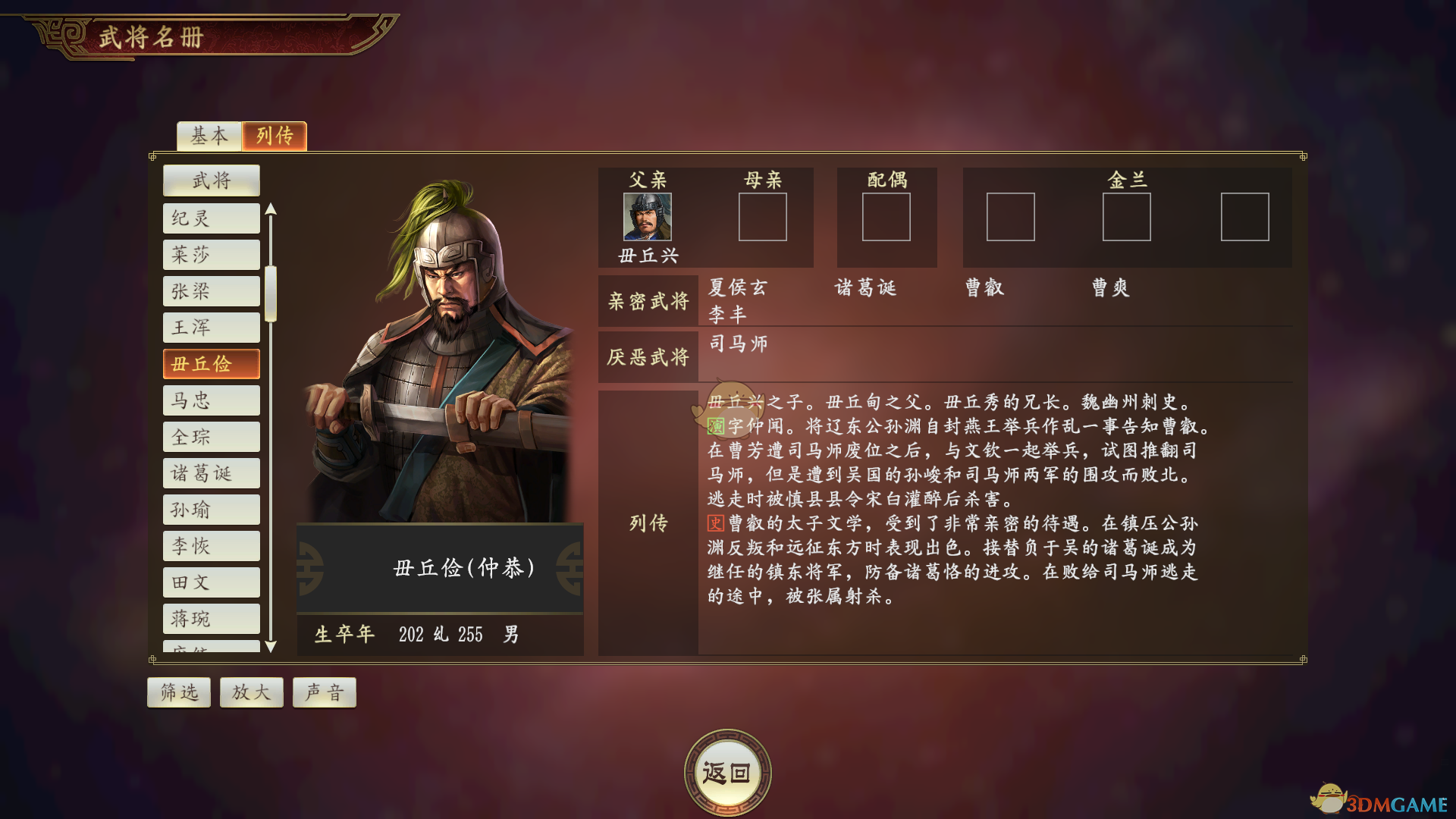Select 纪灵 from the general list

tap(211, 218)
